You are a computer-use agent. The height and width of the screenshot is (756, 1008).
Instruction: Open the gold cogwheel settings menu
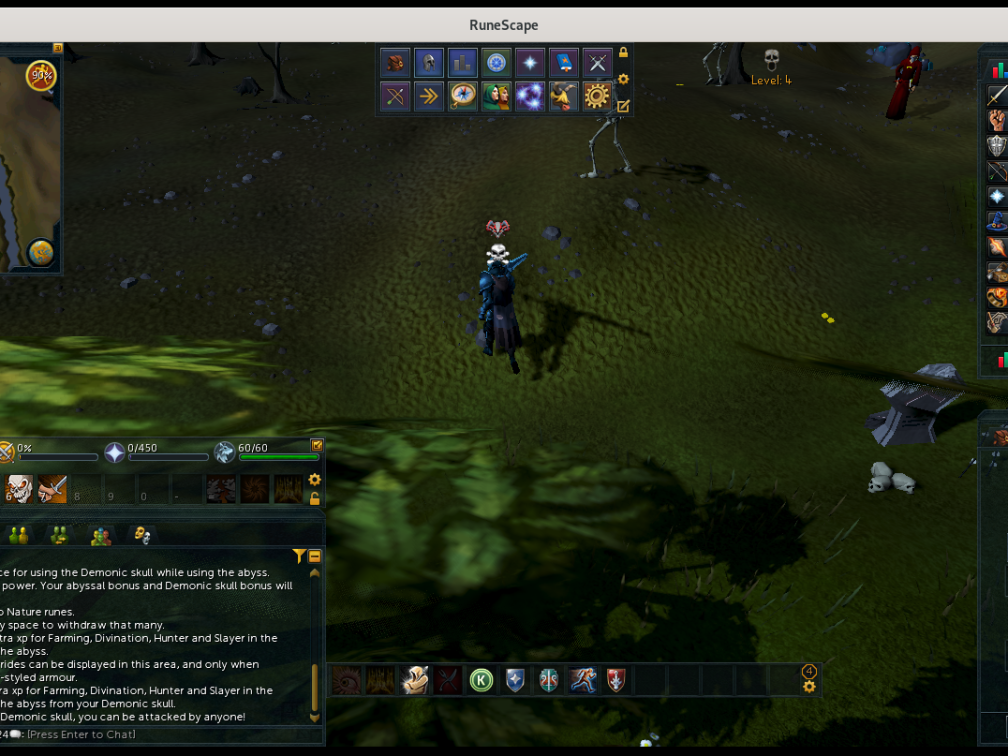point(597,96)
